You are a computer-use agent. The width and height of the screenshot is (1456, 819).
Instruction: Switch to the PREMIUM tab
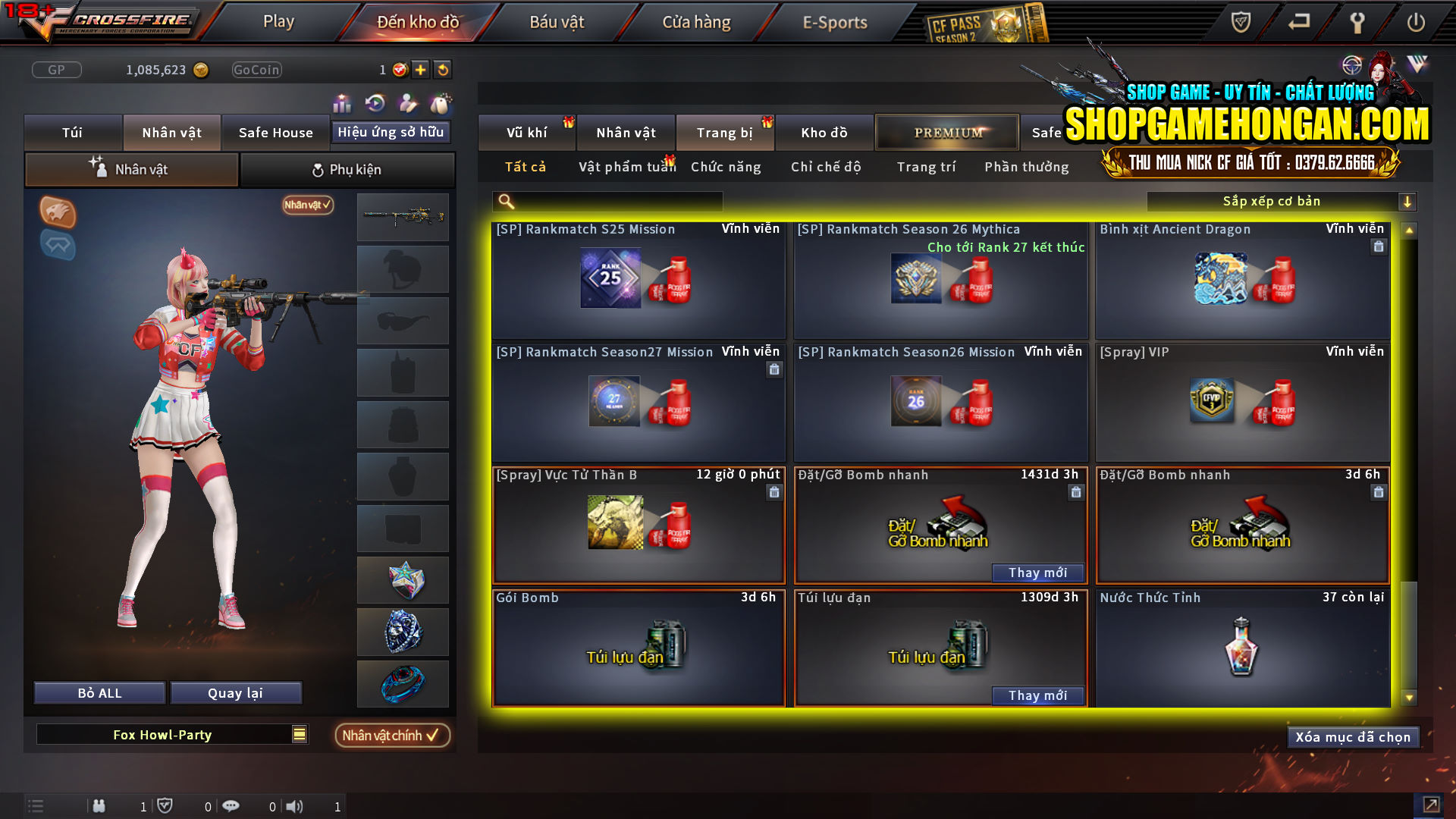pos(946,132)
